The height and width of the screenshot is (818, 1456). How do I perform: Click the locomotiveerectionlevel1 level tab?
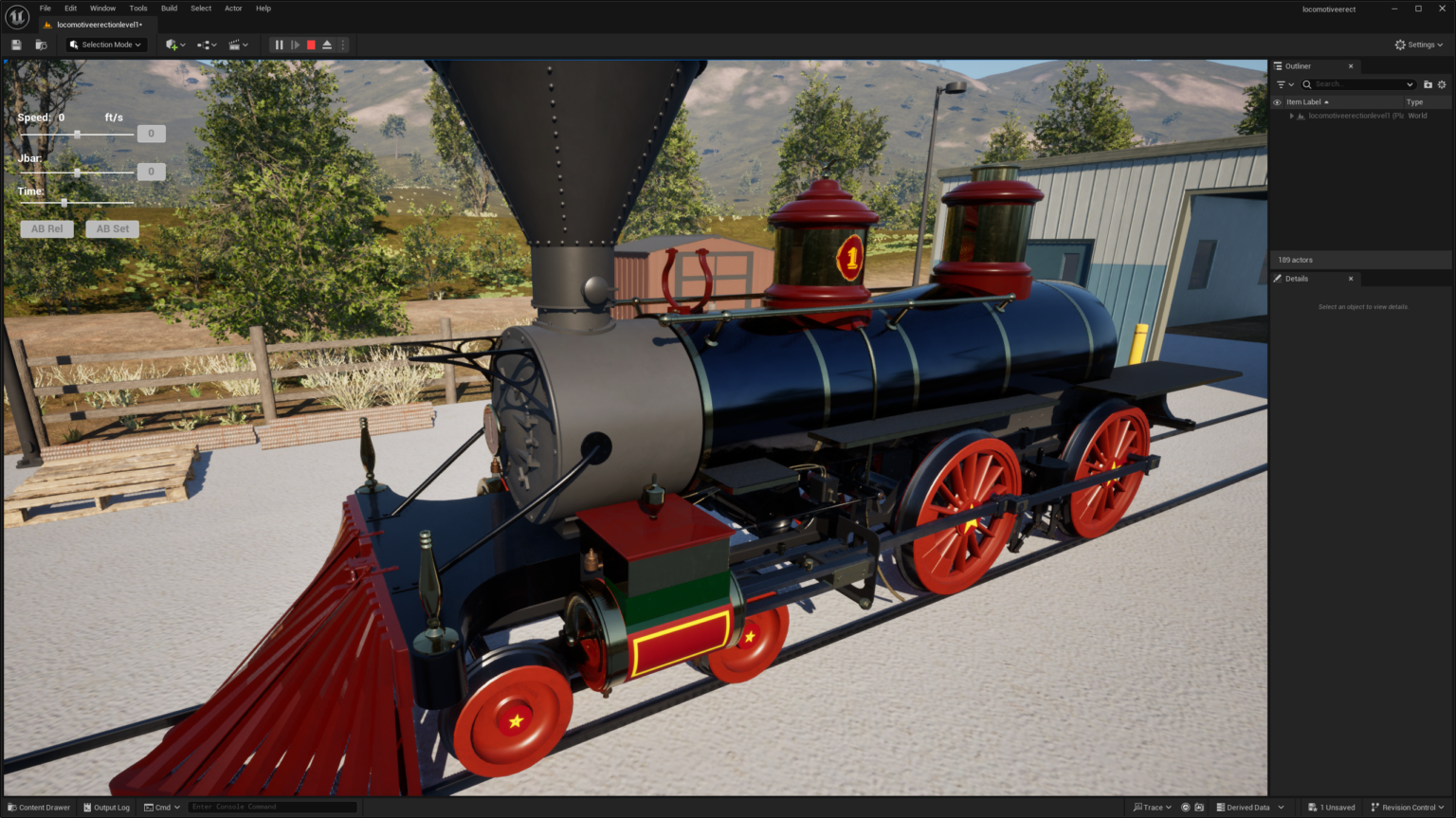[x=98, y=25]
